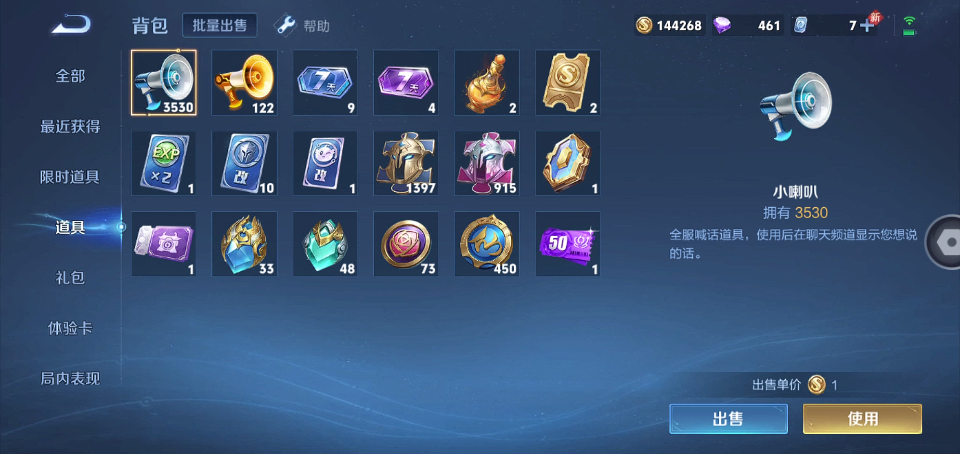Select the double EXP card slot

[164, 163]
